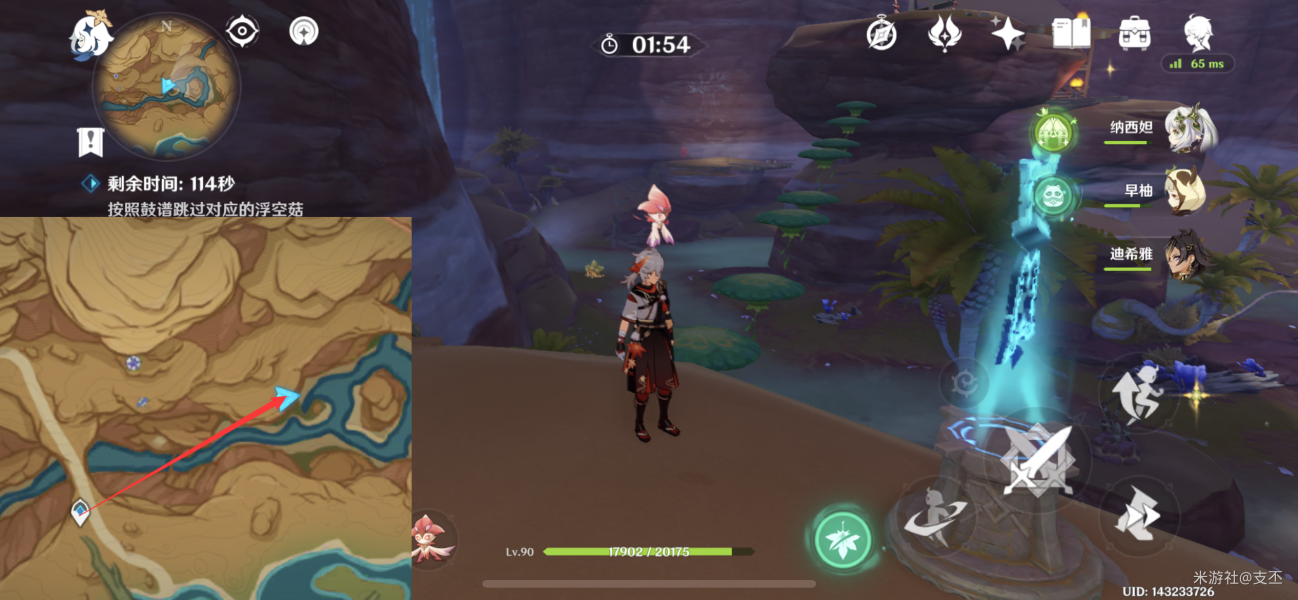Image resolution: width=1298 pixels, height=600 pixels.
Task: Open the circular minimap
Action: (166, 85)
